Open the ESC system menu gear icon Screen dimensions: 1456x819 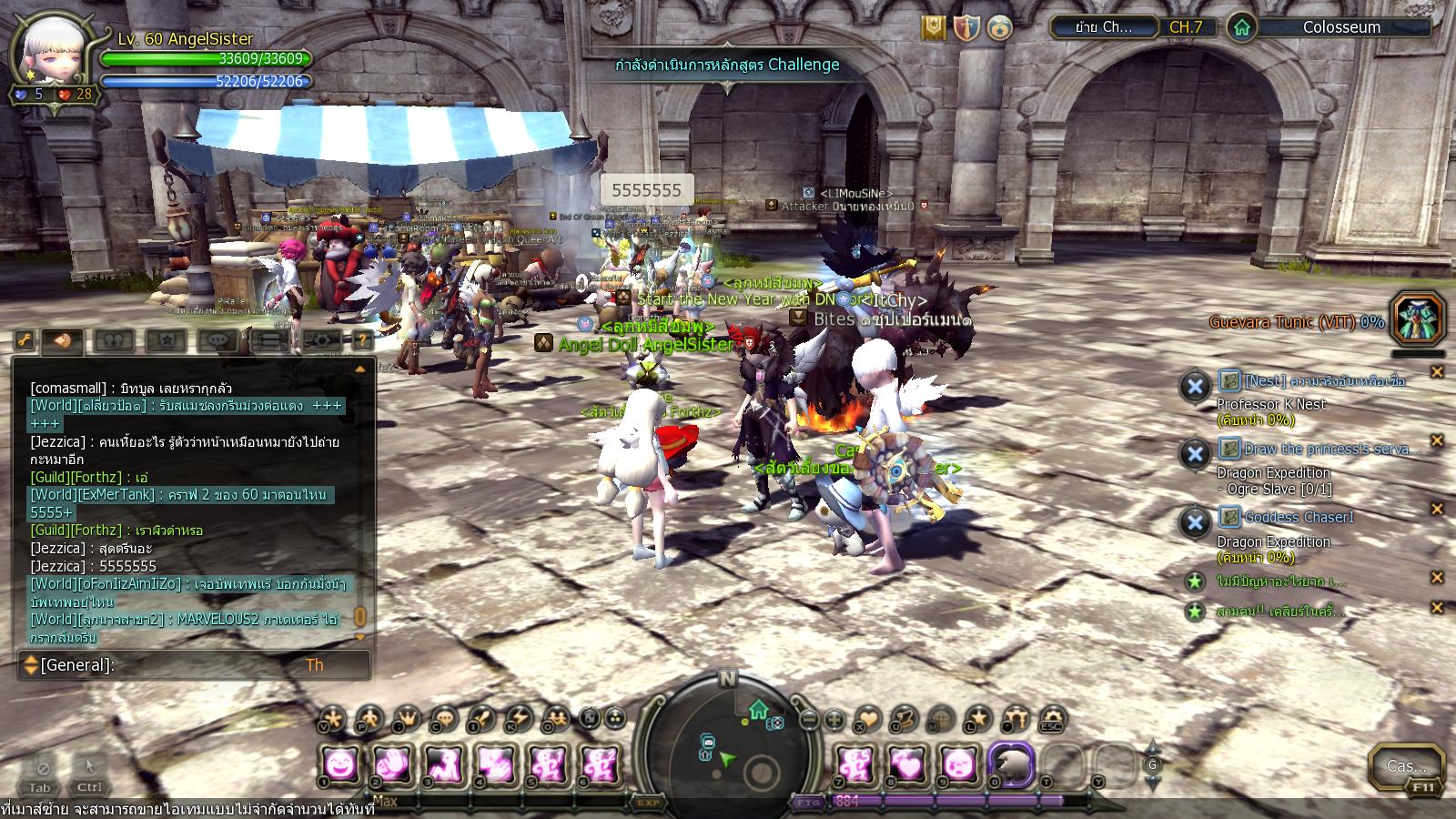[x=1052, y=719]
